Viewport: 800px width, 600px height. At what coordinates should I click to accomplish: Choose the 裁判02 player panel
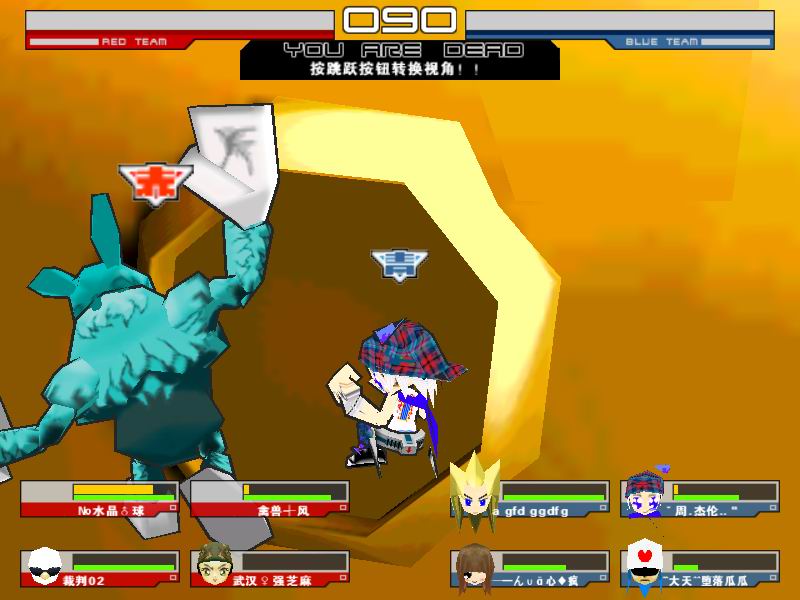point(100,568)
